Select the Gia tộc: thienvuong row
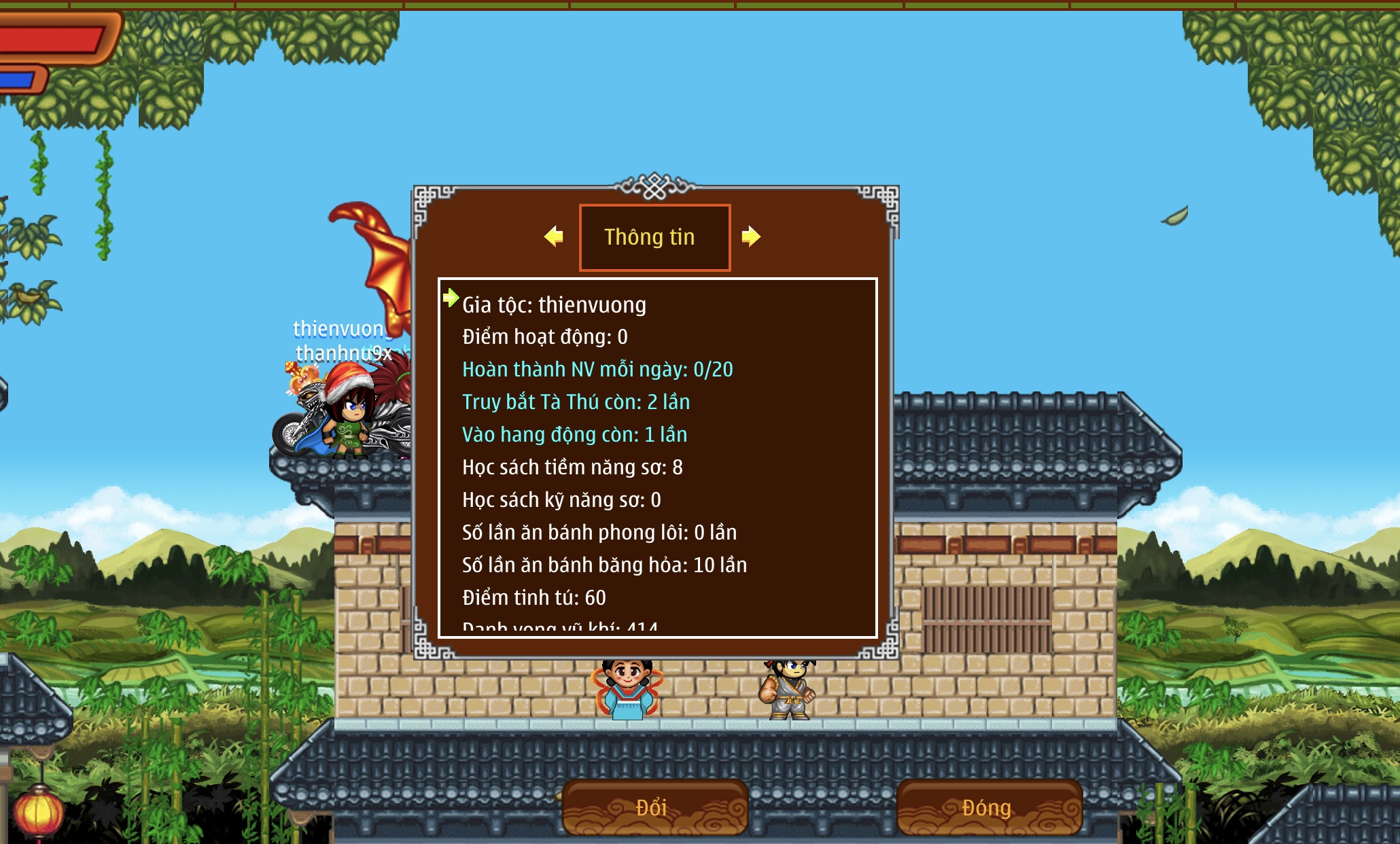The image size is (1400, 844). (x=554, y=305)
